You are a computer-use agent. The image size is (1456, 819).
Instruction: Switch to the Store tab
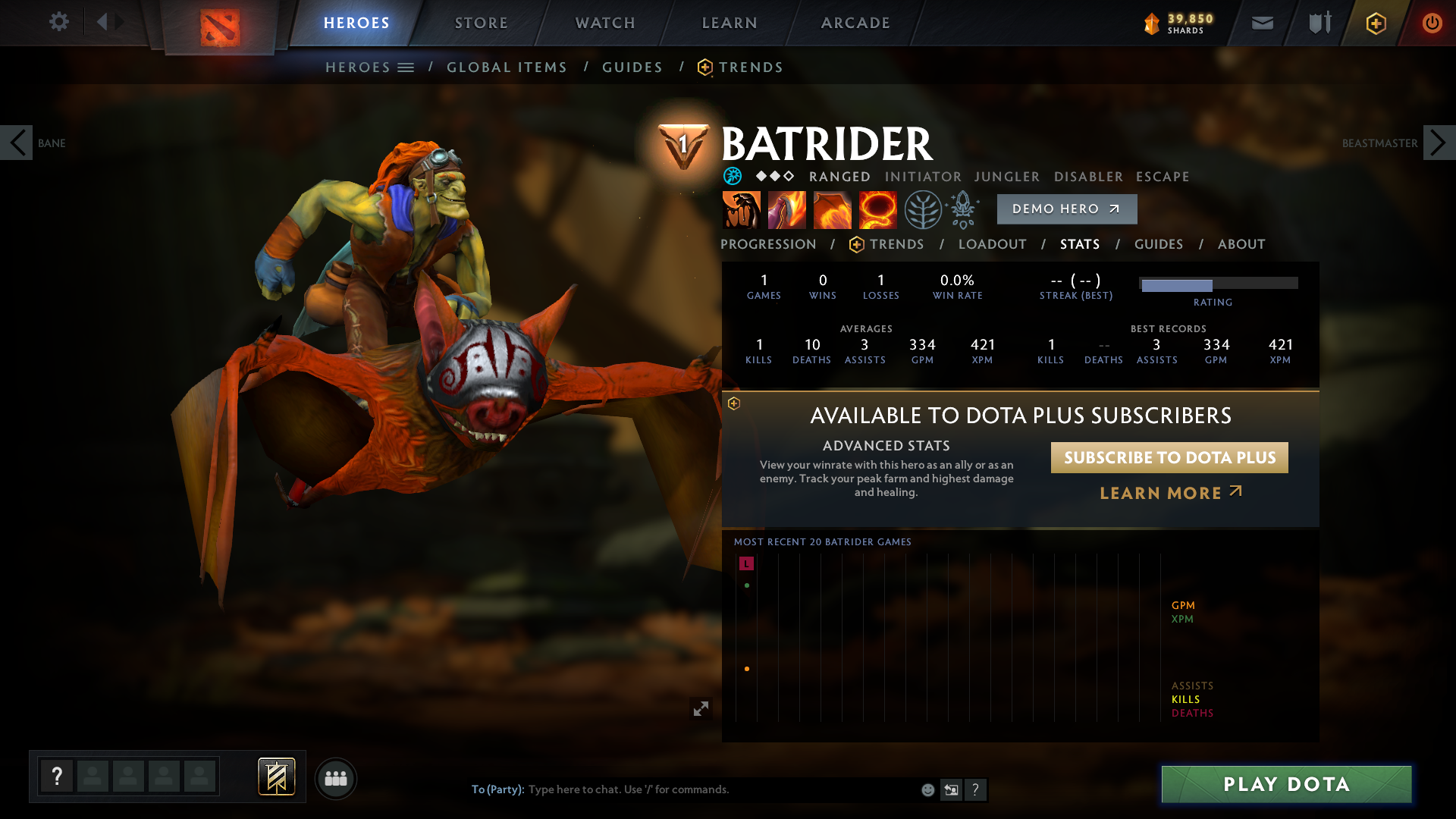pos(481,23)
